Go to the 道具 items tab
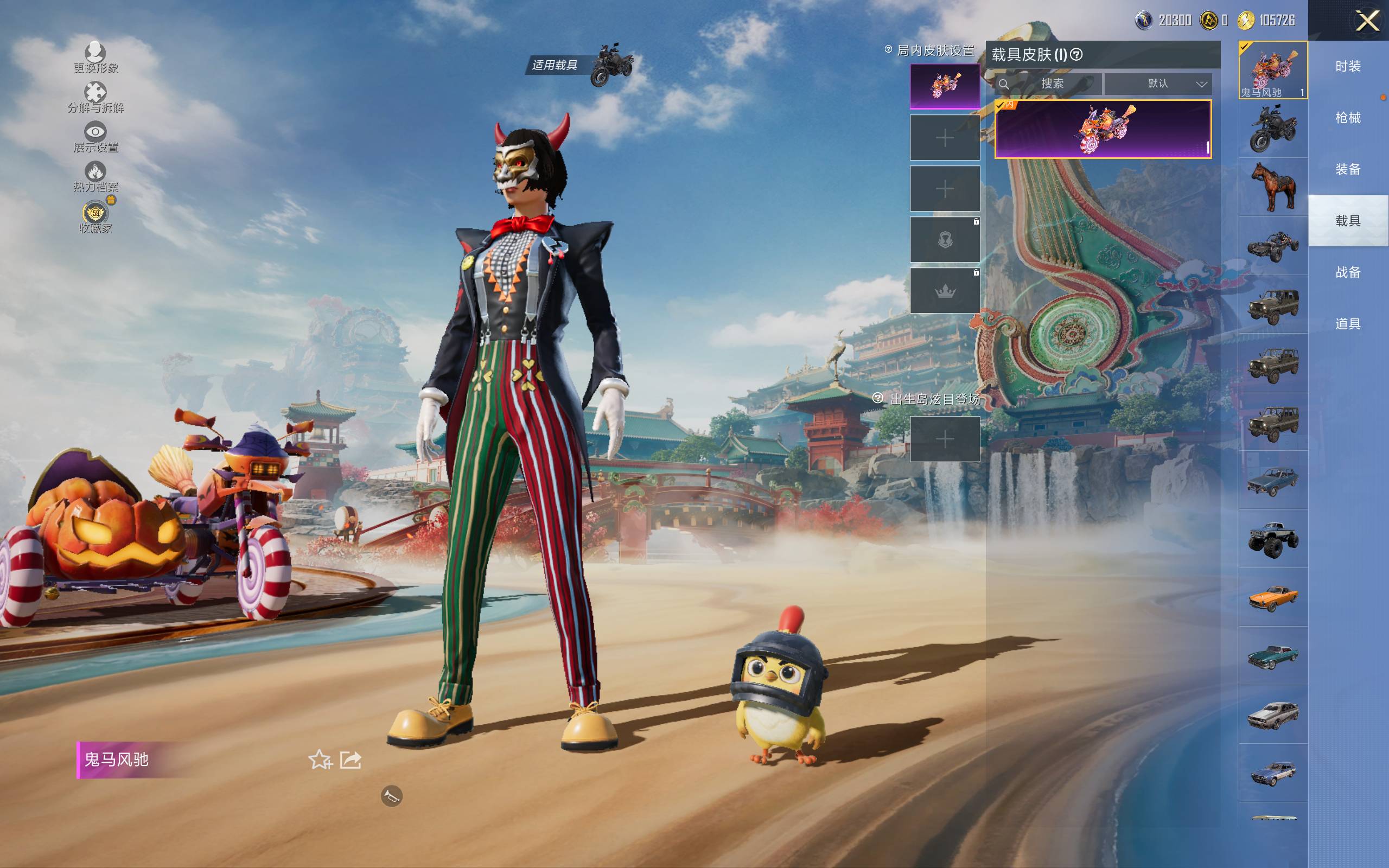 (x=1348, y=324)
